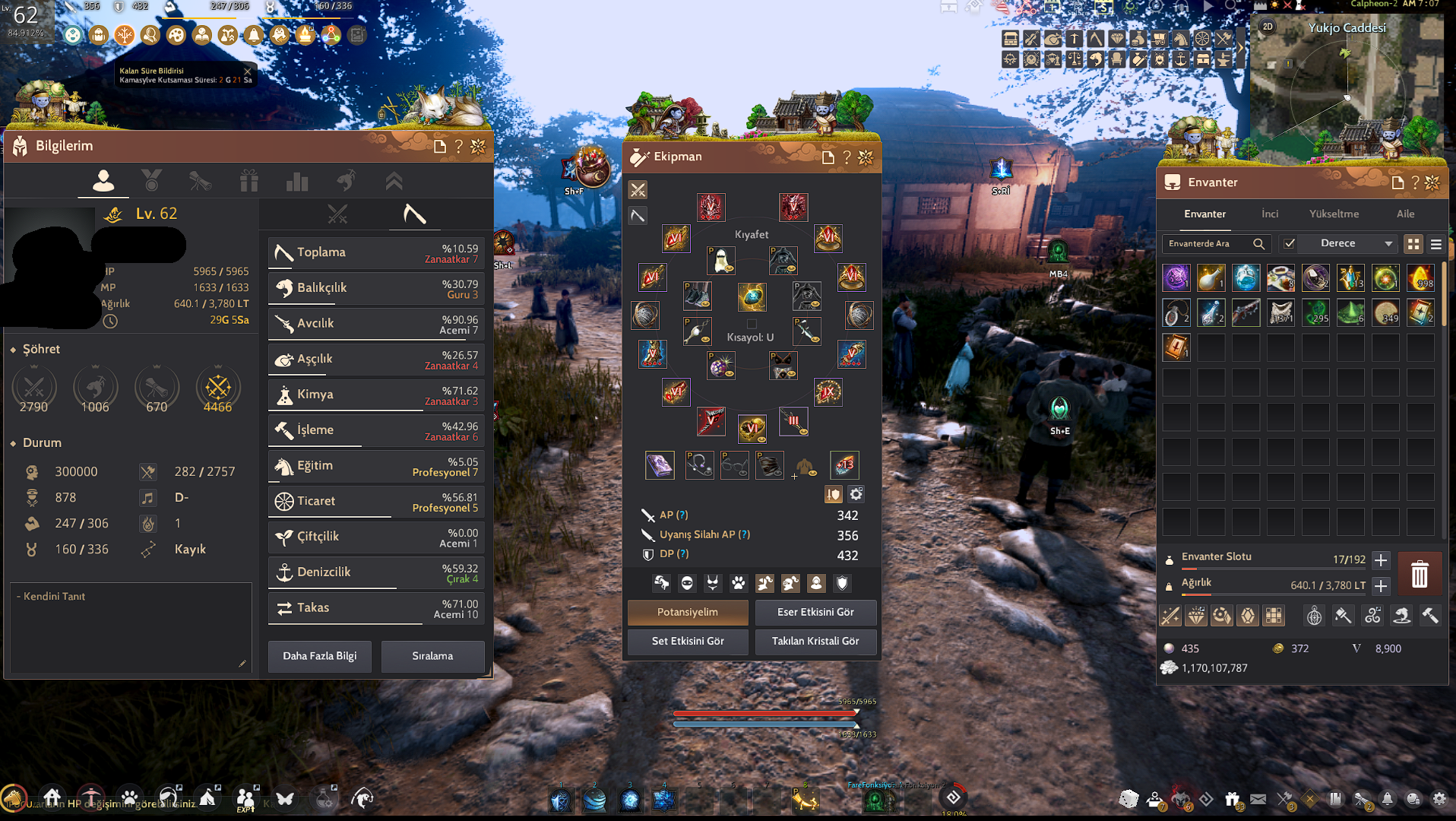Close the Kalan Süre Bildirisi notification
Viewport: 1456px width, 821px height.
click(248, 71)
